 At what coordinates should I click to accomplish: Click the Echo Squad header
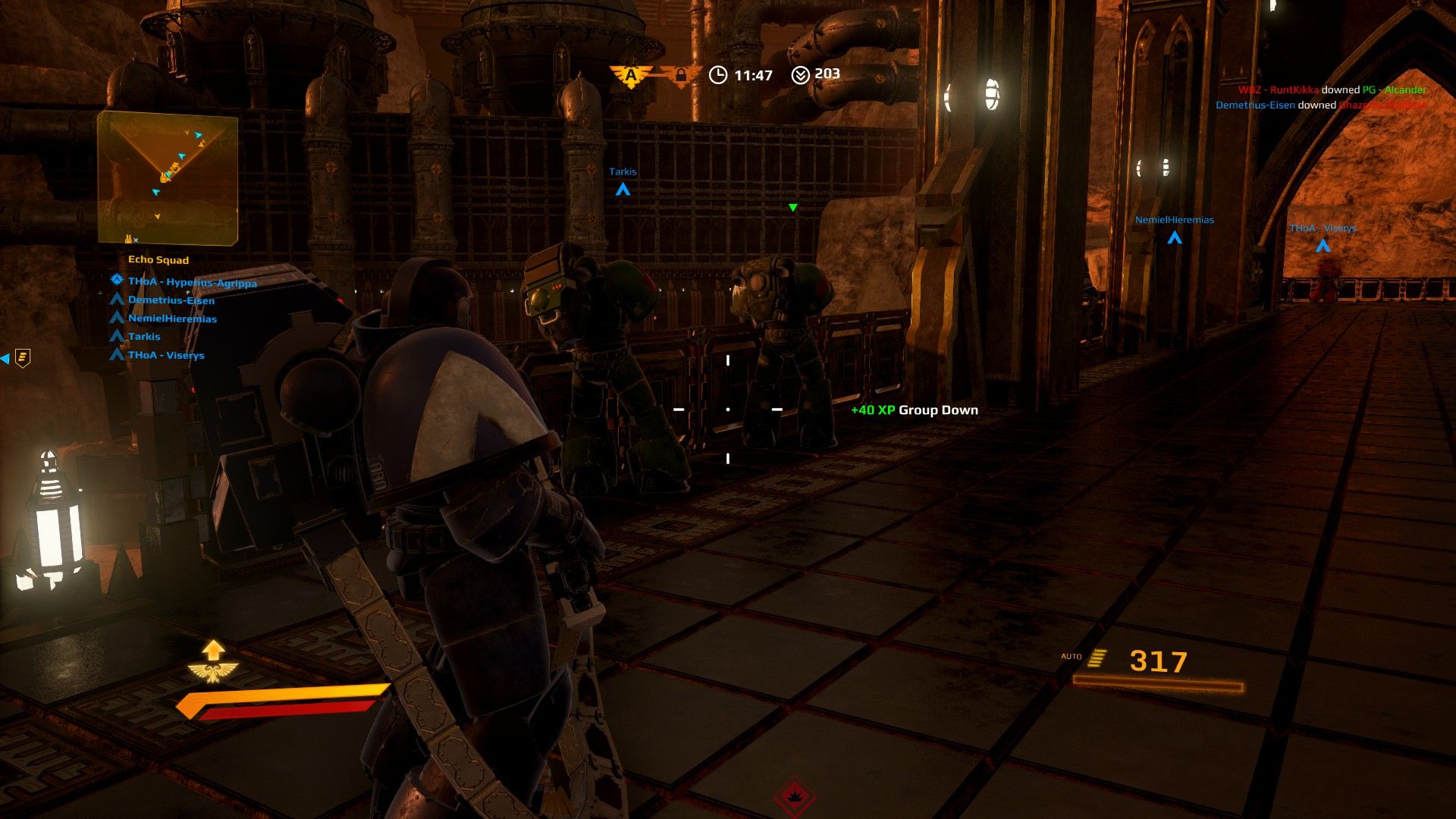(158, 260)
